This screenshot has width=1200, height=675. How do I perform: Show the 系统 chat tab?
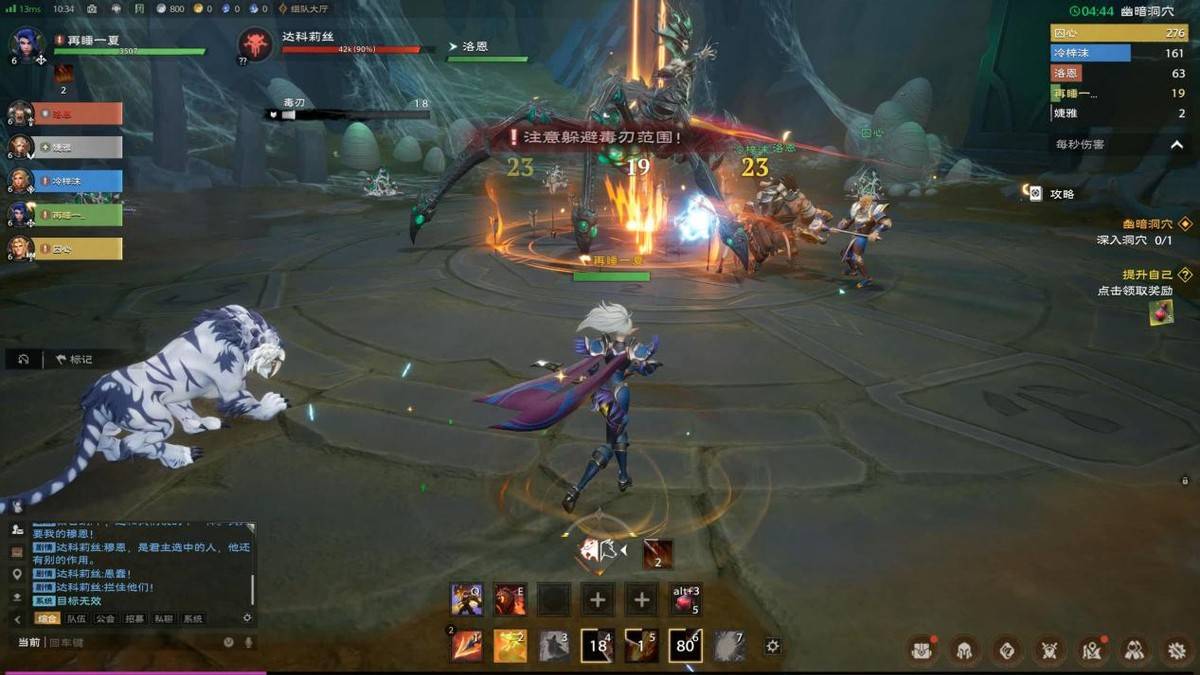coord(193,619)
